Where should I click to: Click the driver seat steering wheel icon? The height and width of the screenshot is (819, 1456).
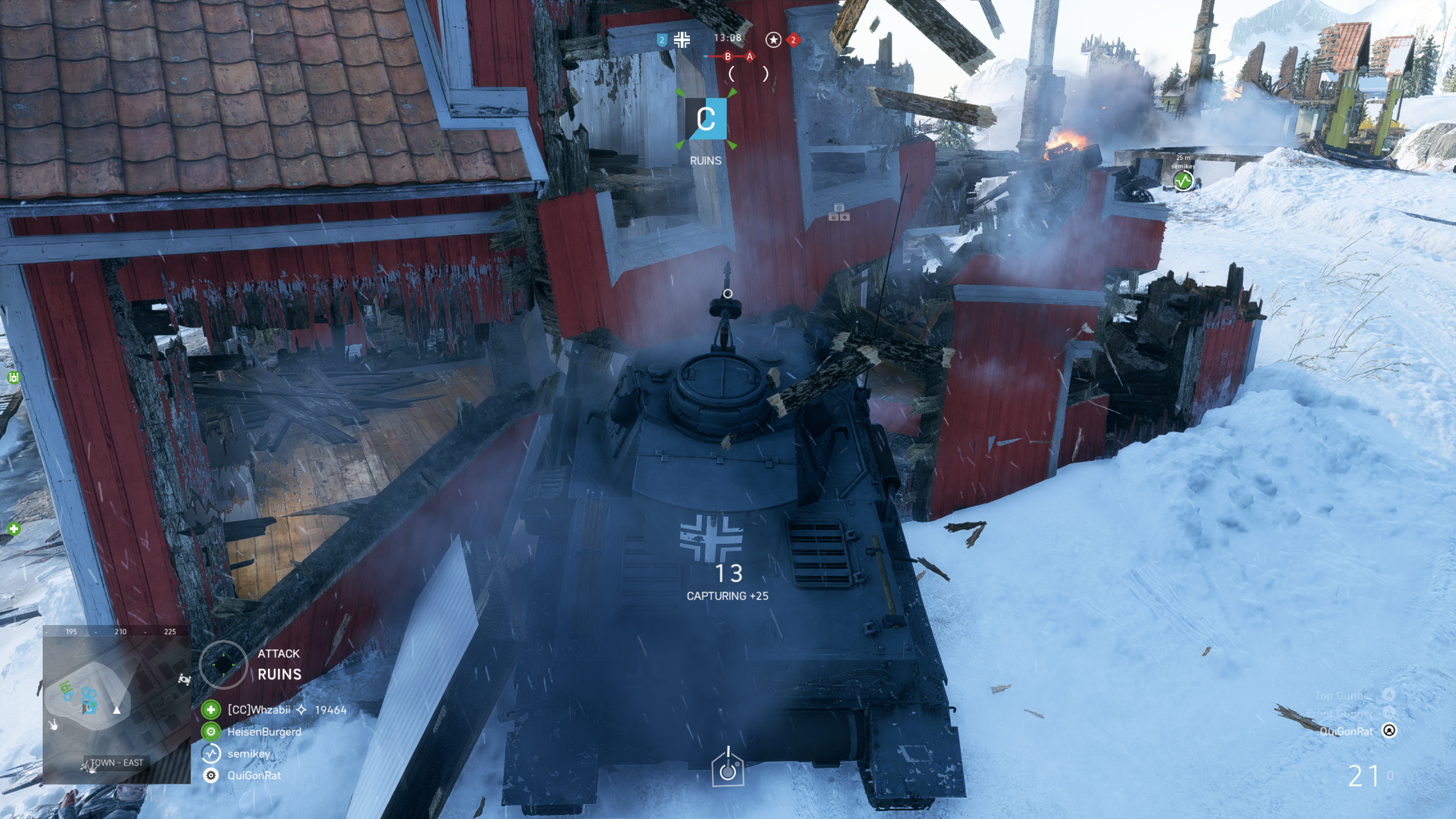pos(1389,731)
